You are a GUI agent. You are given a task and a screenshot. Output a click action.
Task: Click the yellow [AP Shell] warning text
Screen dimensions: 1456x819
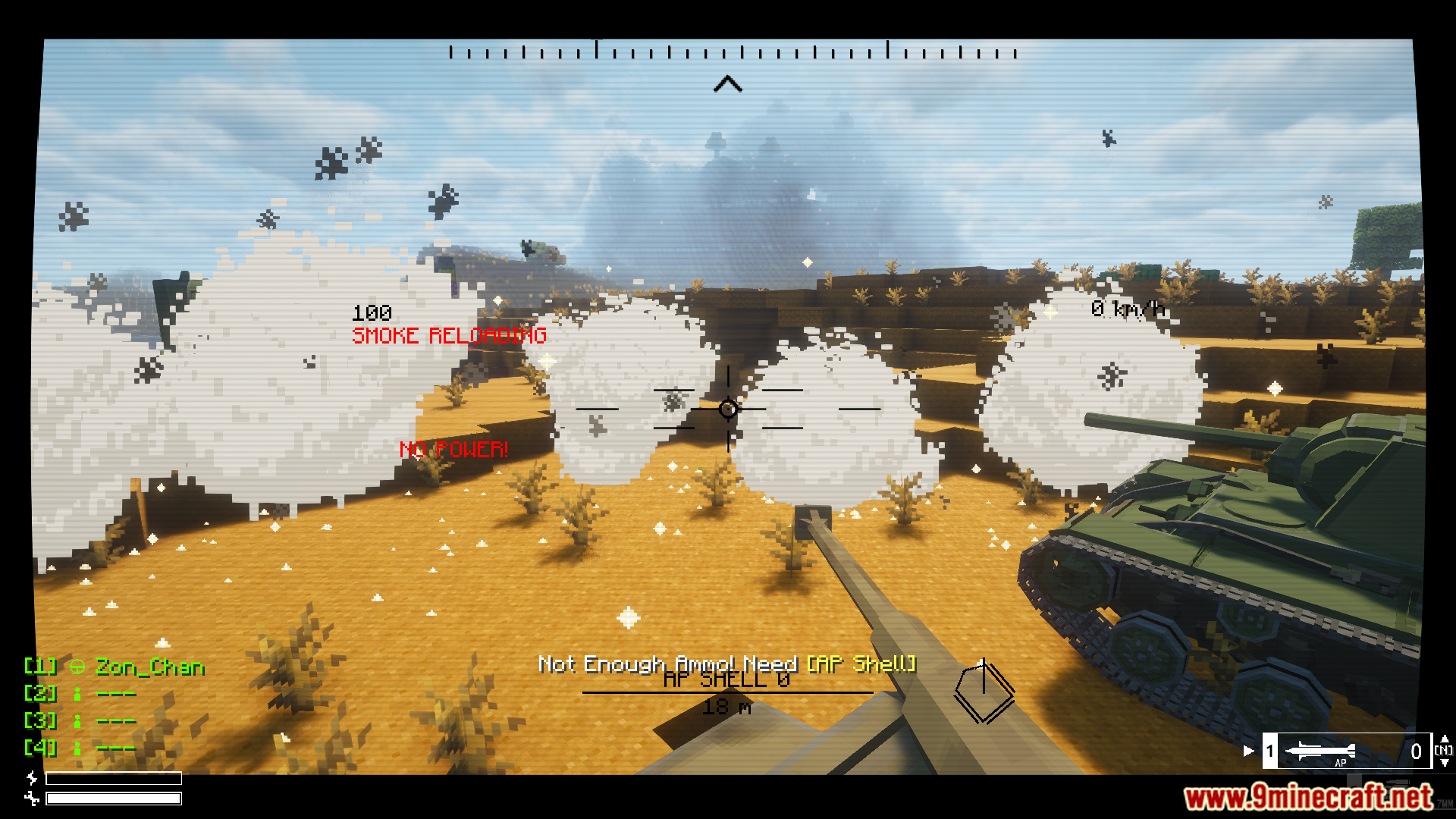tap(862, 664)
